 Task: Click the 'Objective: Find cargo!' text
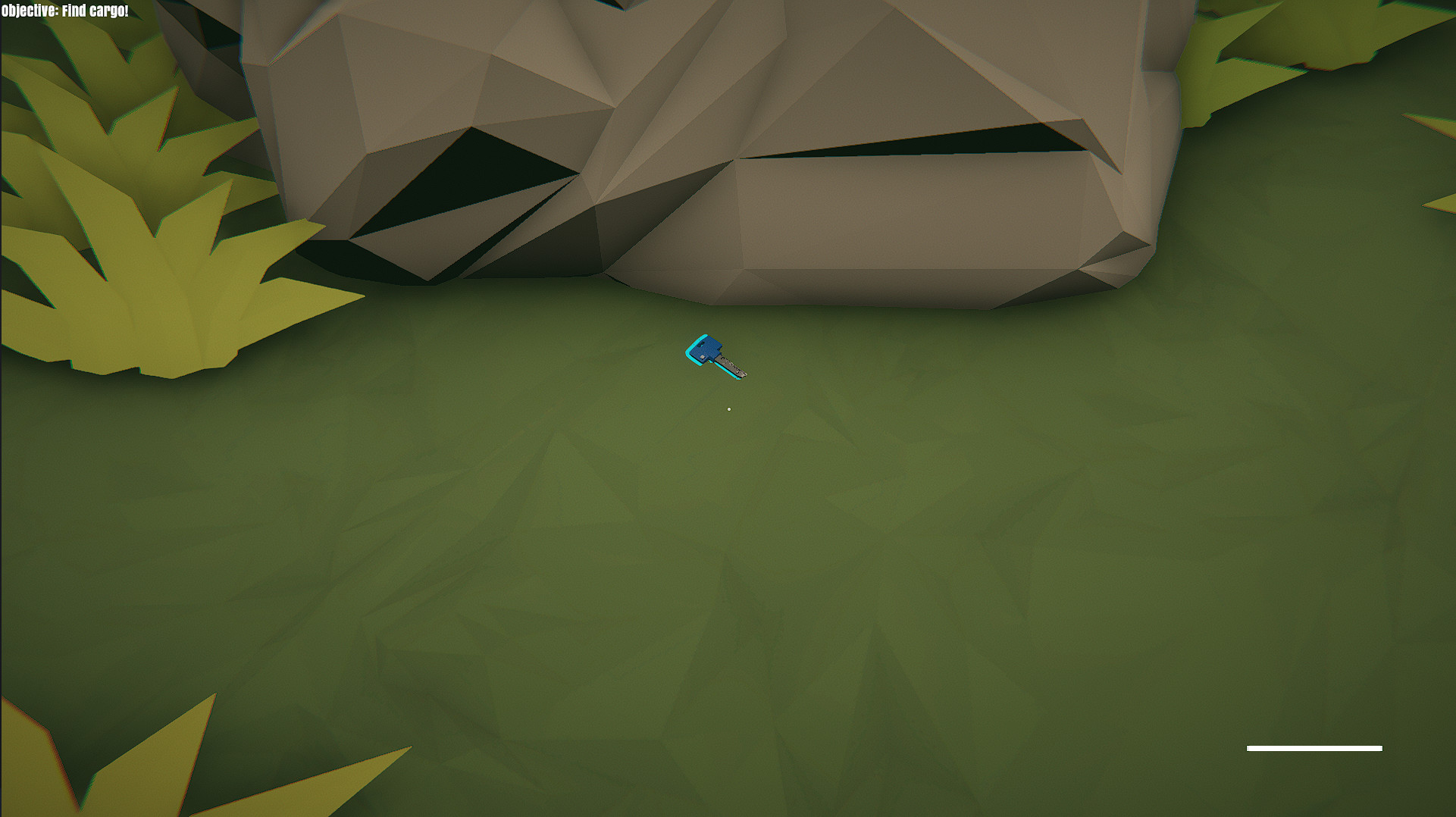pos(64,11)
